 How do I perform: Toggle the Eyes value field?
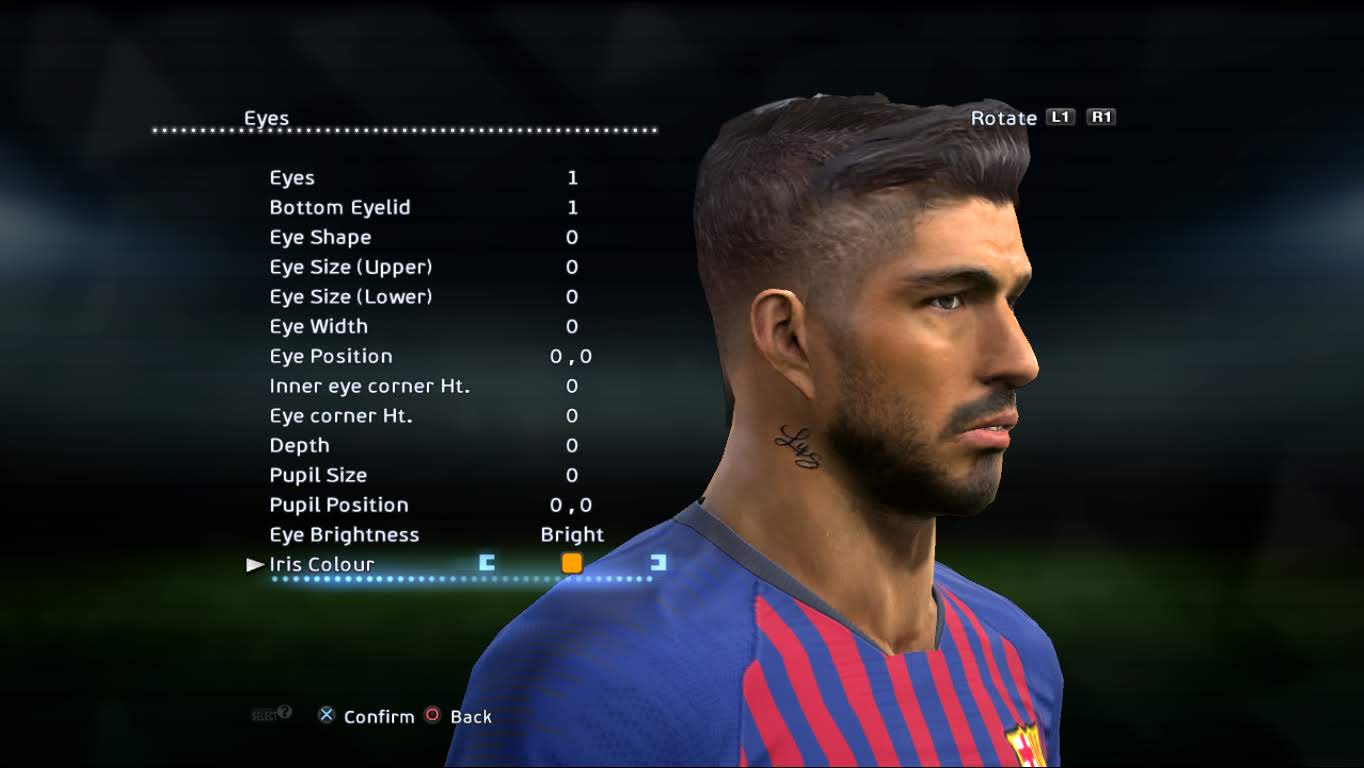click(571, 177)
